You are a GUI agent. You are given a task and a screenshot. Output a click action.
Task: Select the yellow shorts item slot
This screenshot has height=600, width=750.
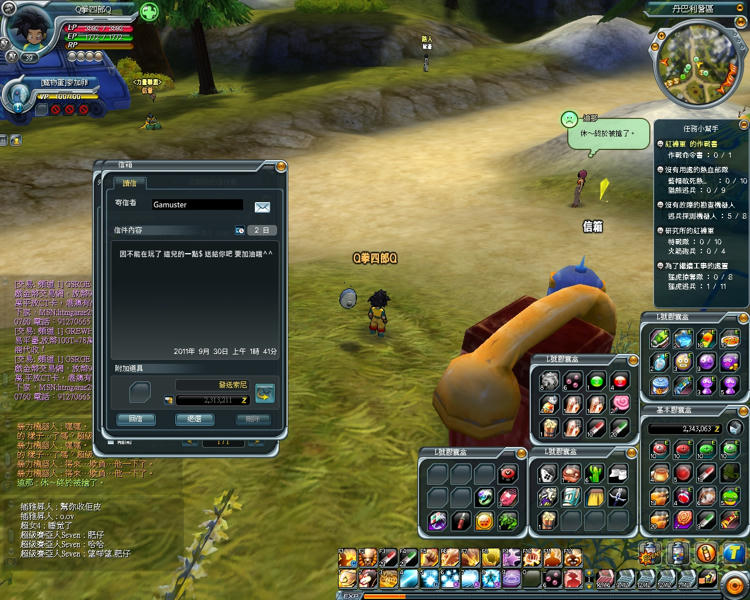coord(596,496)
